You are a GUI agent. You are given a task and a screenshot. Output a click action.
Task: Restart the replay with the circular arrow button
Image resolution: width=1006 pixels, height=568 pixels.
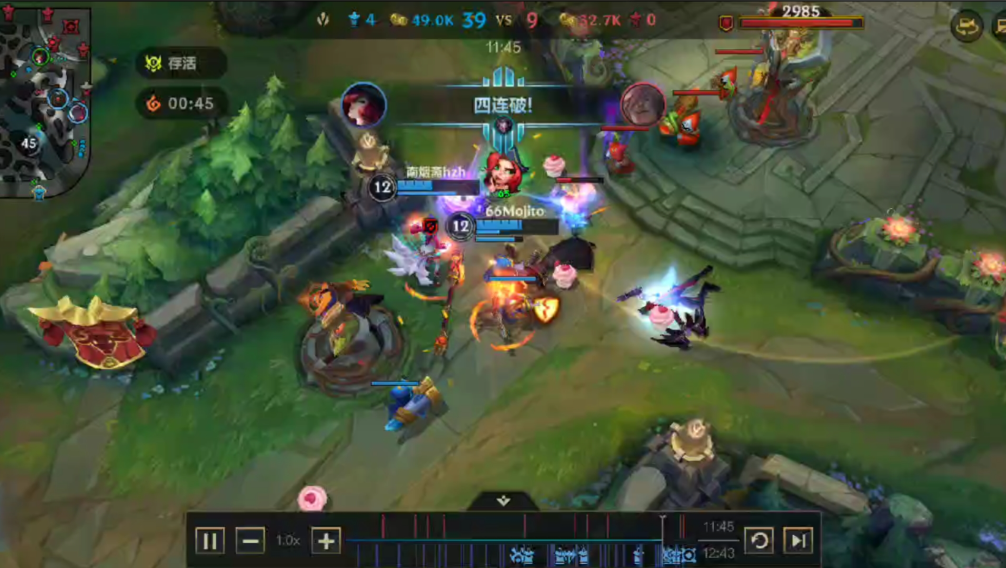point(759,541)
